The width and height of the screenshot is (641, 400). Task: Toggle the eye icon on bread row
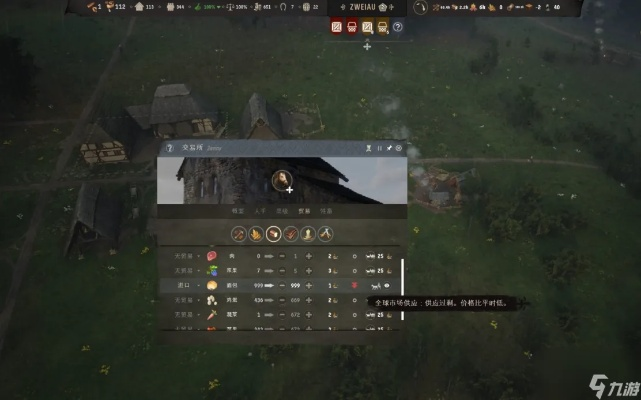click(386, 285)
